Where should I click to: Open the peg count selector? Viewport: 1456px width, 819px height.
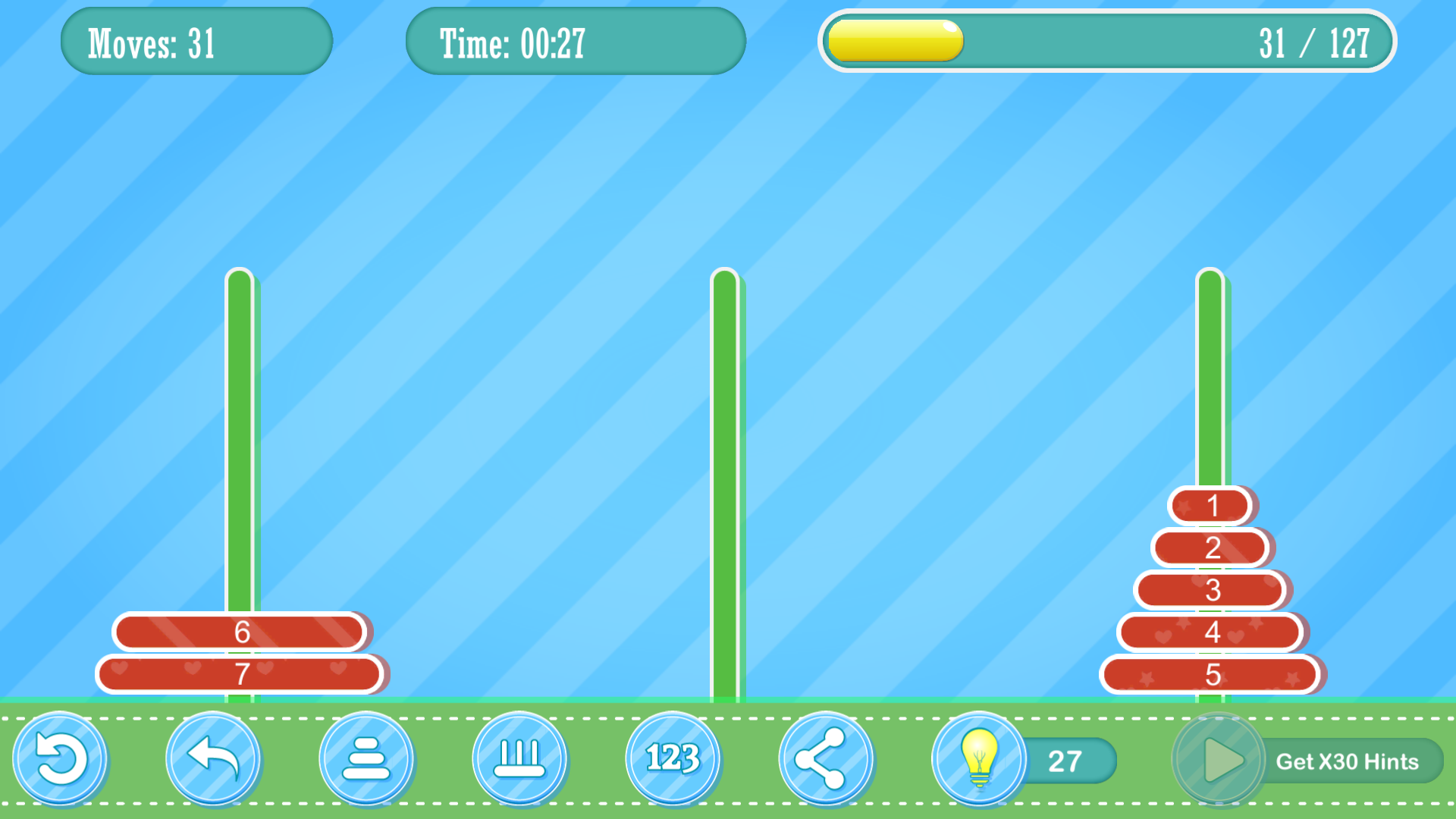[x=520, y=760]
